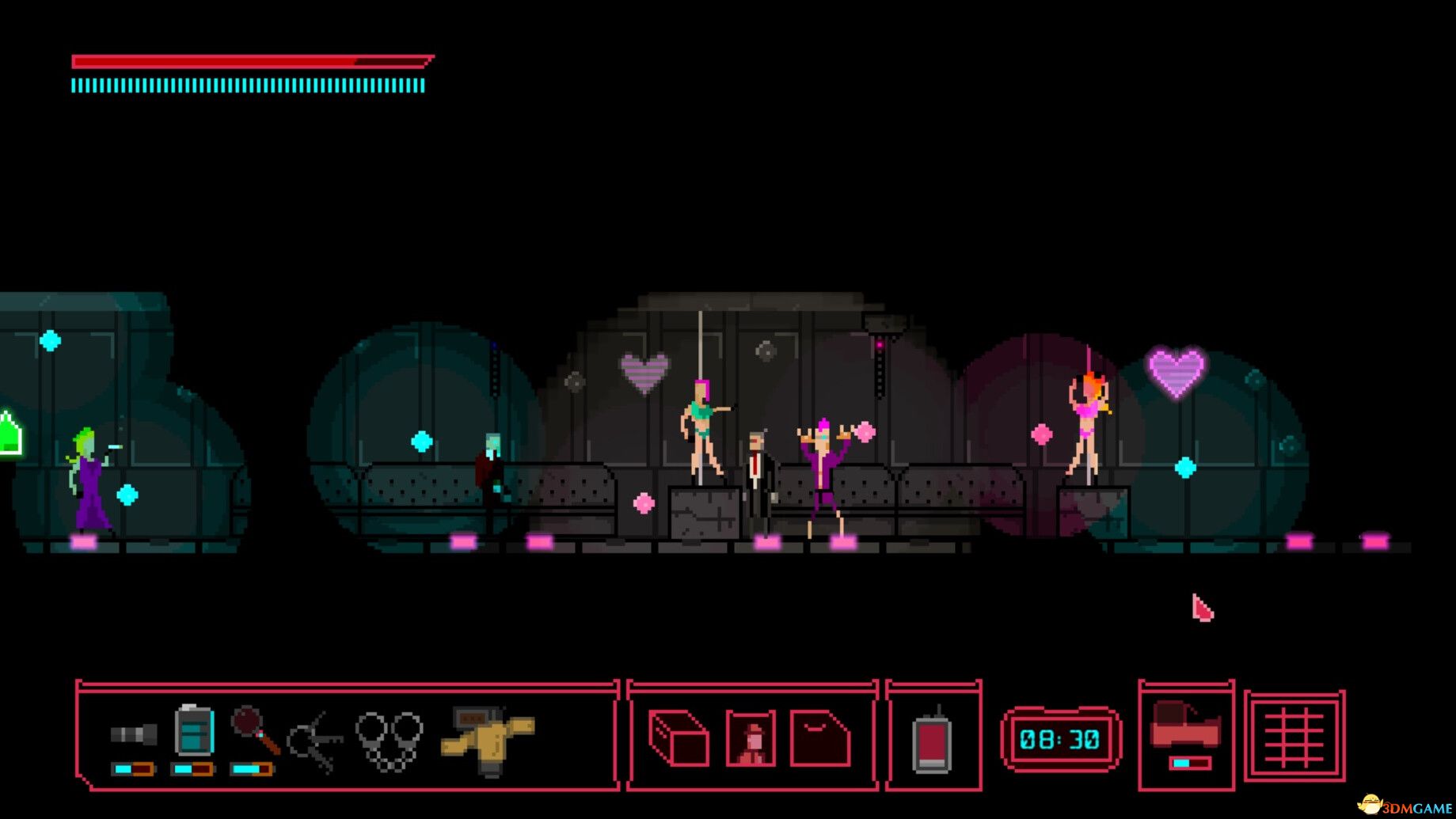Choose the lockpick set
Screen dimensions: 1456x819
click(315, 741)
